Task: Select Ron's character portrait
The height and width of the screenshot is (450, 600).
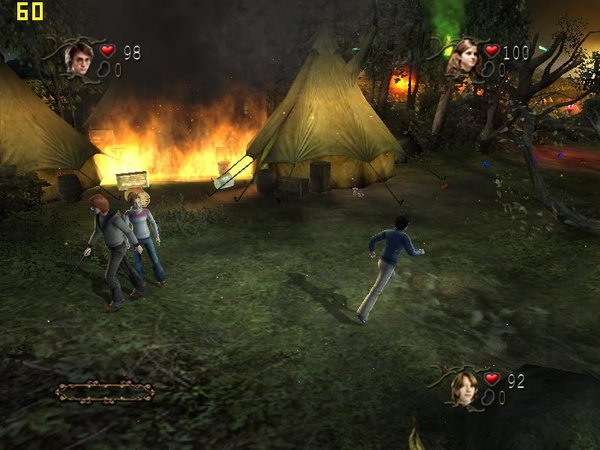Action: (x=463, y=386)
